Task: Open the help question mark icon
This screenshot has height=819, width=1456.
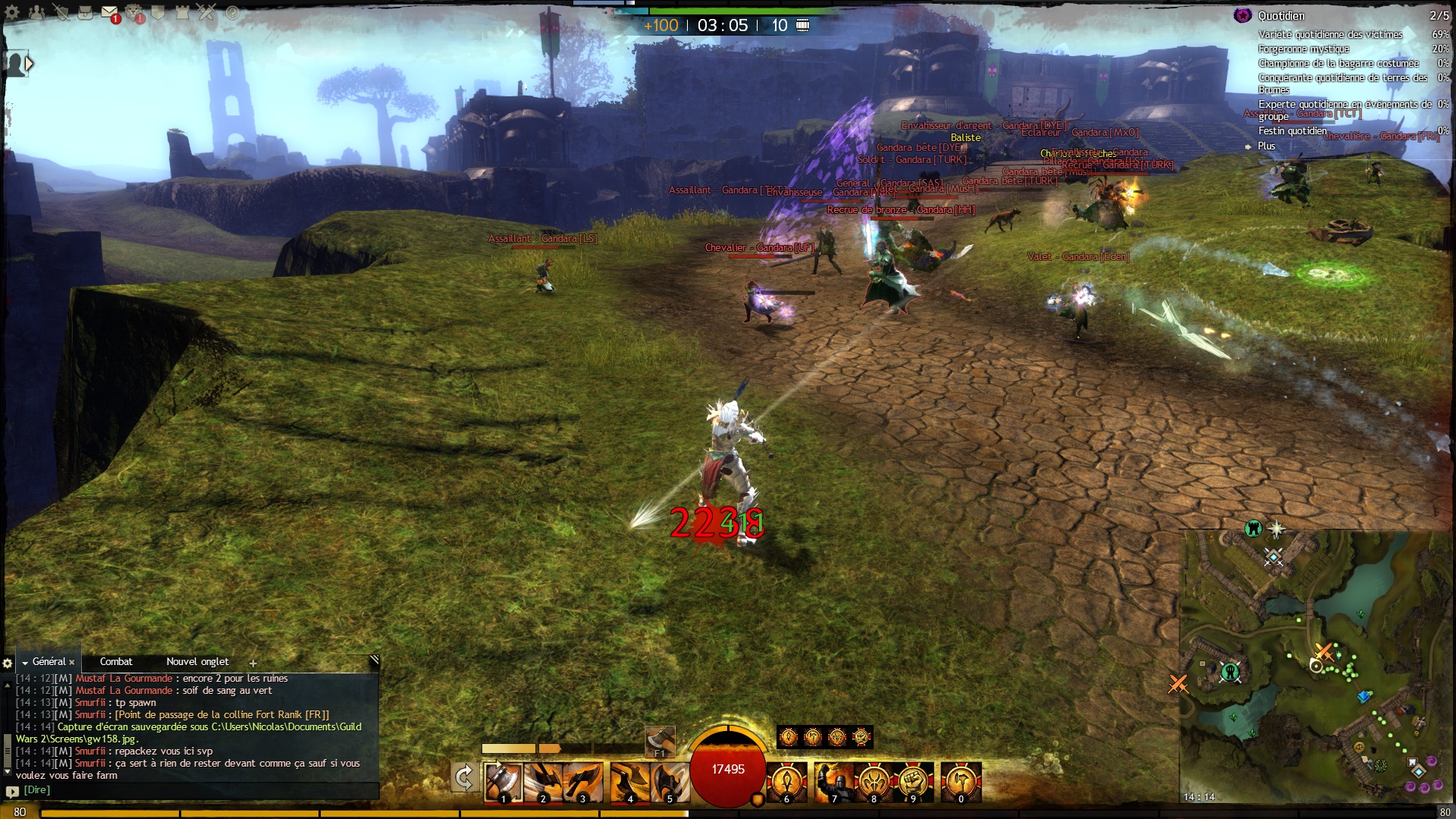Action: point(233,12)
